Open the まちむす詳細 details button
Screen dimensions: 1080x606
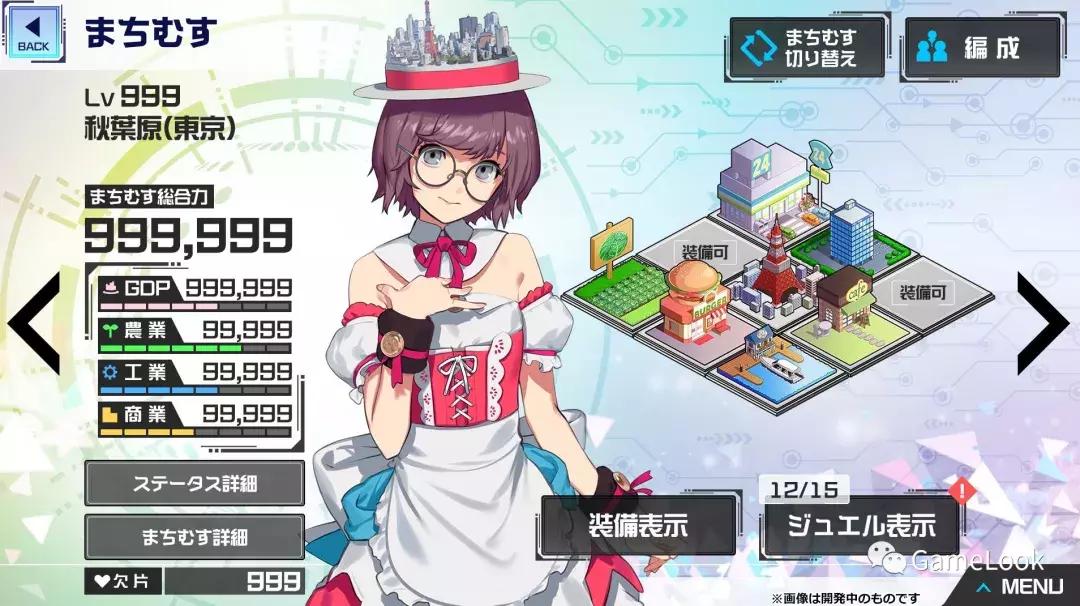(194, 536)
